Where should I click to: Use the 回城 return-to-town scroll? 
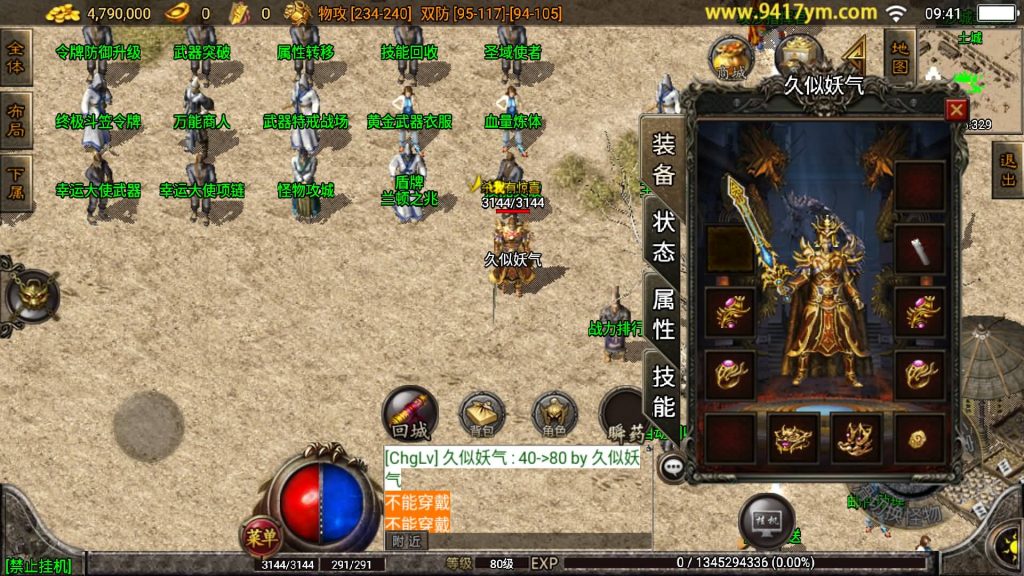tap(409, 415)
